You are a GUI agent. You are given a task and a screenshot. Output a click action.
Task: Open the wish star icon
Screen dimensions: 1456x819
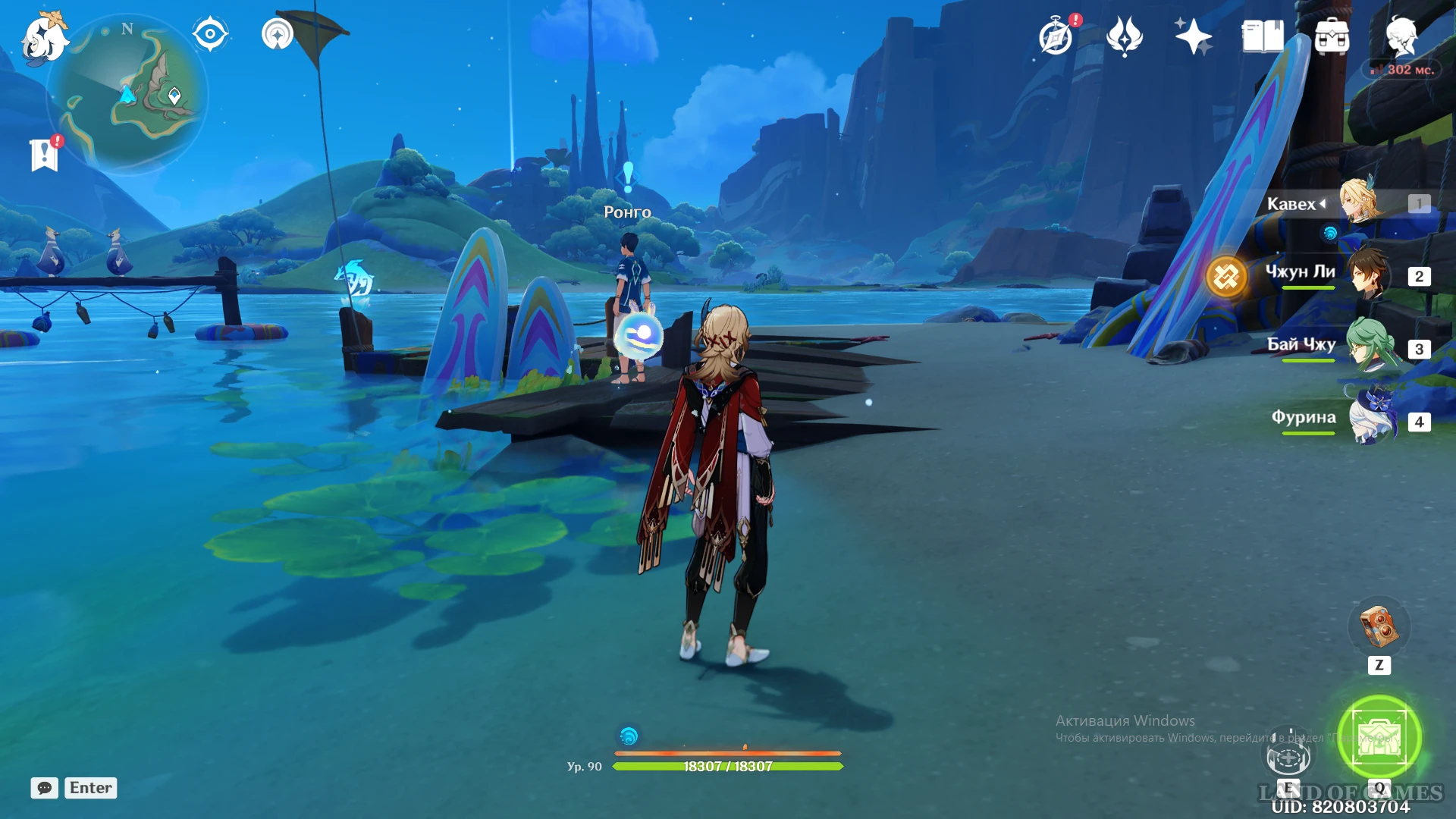coord(1193,36)
